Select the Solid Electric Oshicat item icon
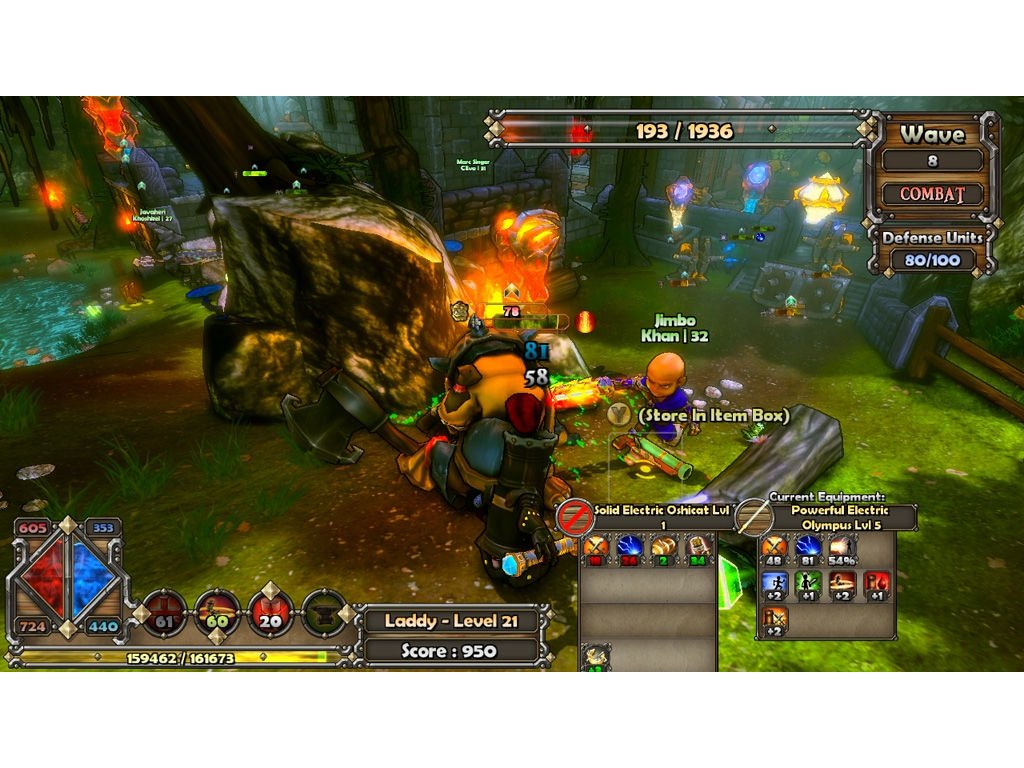The height and width of the screenshot is (768, 1024). (x=575, y=517)
